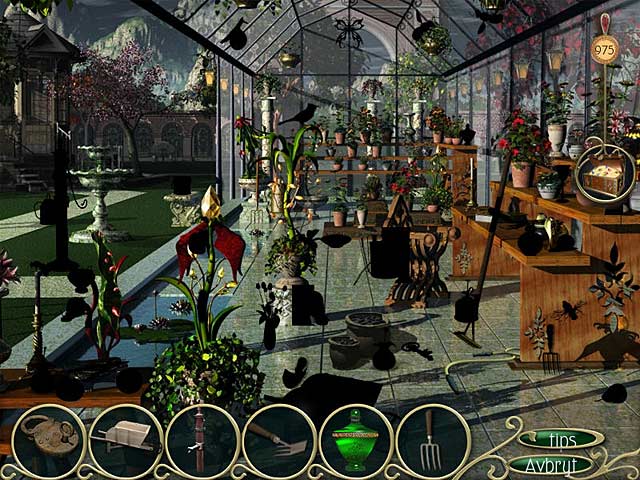Viewport: 640px width, 480px height.
Task: Select the hand rake item slot
Action: [x=279, y=441]
